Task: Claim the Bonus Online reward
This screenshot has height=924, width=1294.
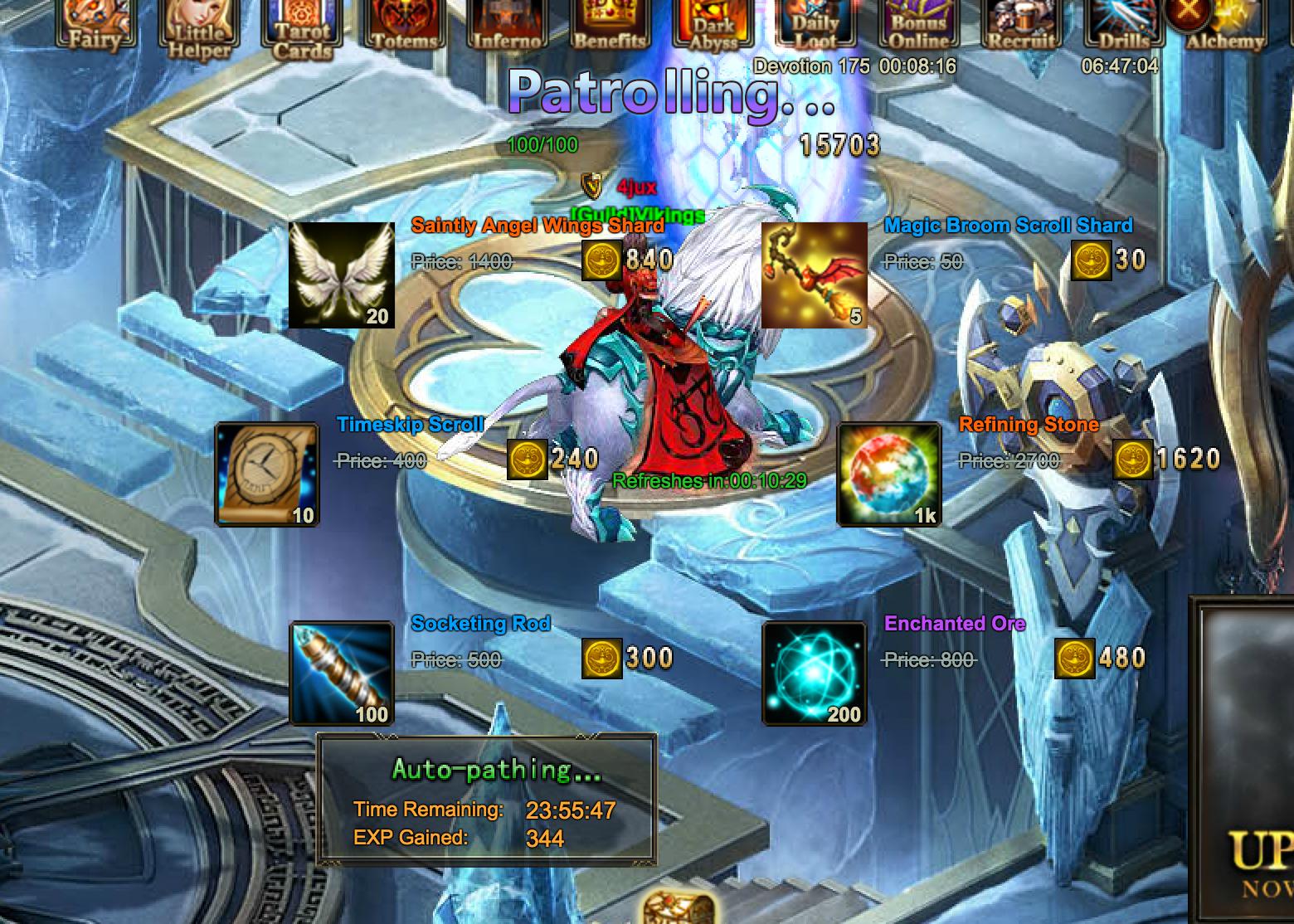Action: [918, 25]
